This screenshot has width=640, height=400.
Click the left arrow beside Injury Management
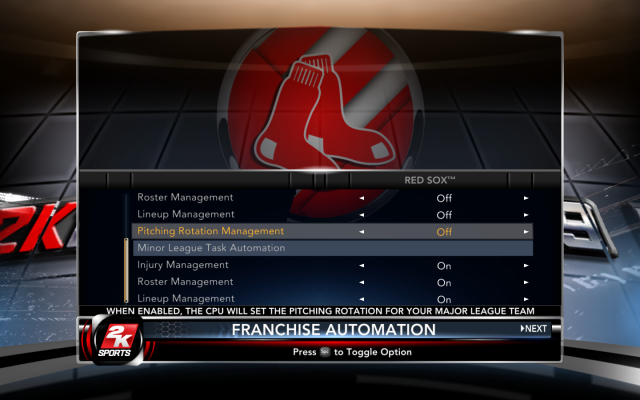tap(362, 265)
